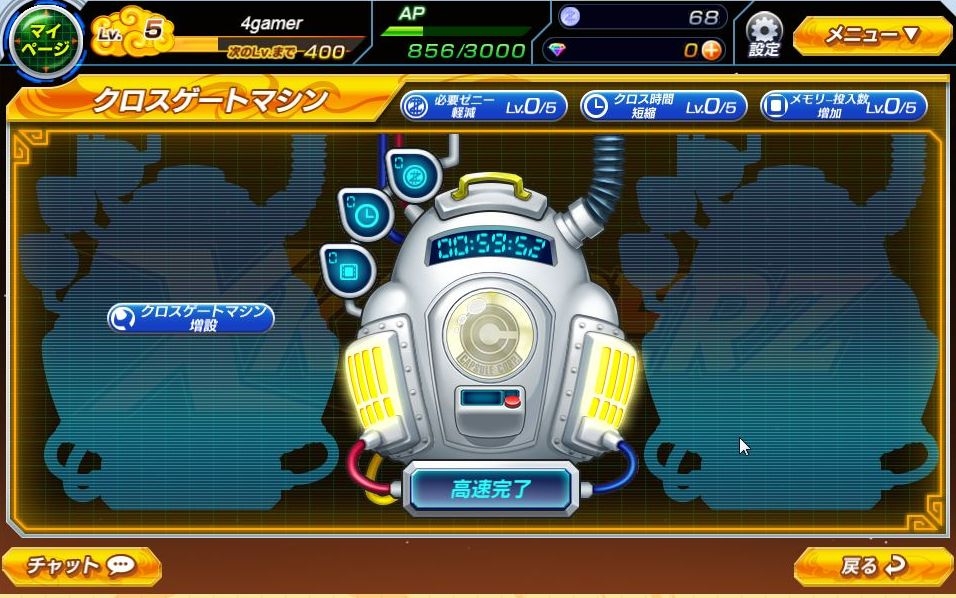
Task: Click the memory chip bubble on the machine
Action: coord(347,269)
